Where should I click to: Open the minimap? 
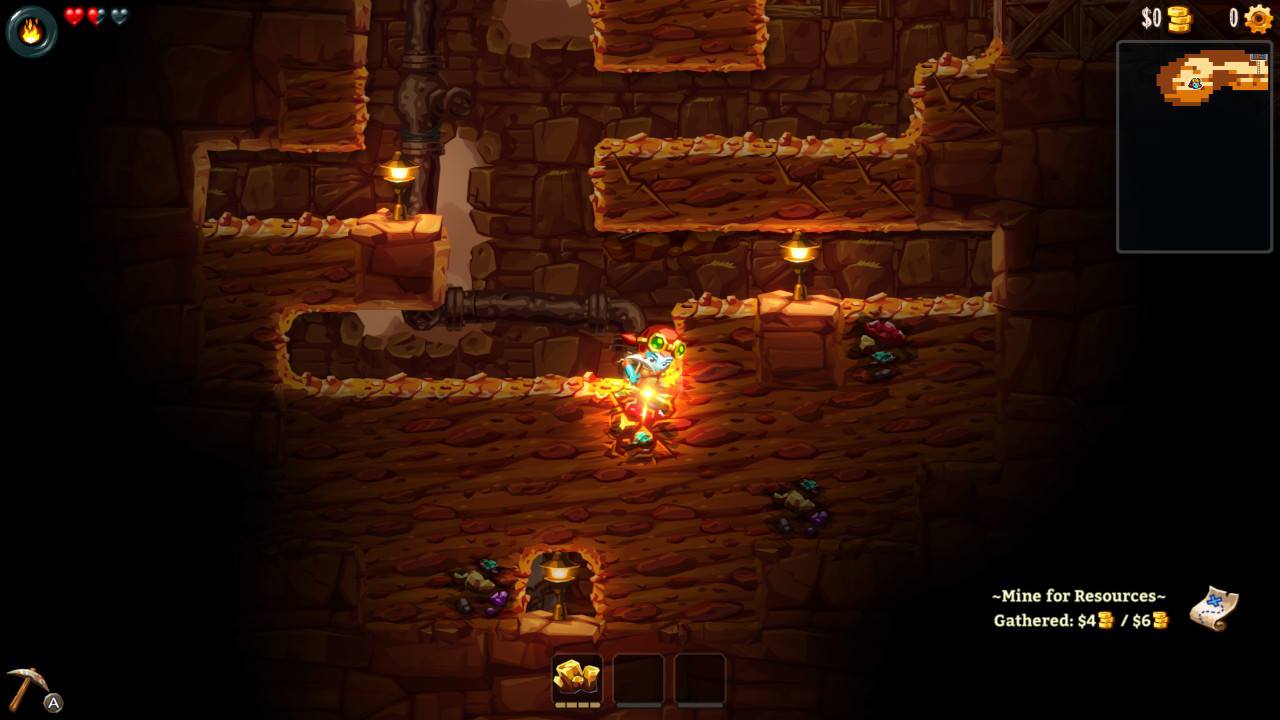(x=1194, y=146)
